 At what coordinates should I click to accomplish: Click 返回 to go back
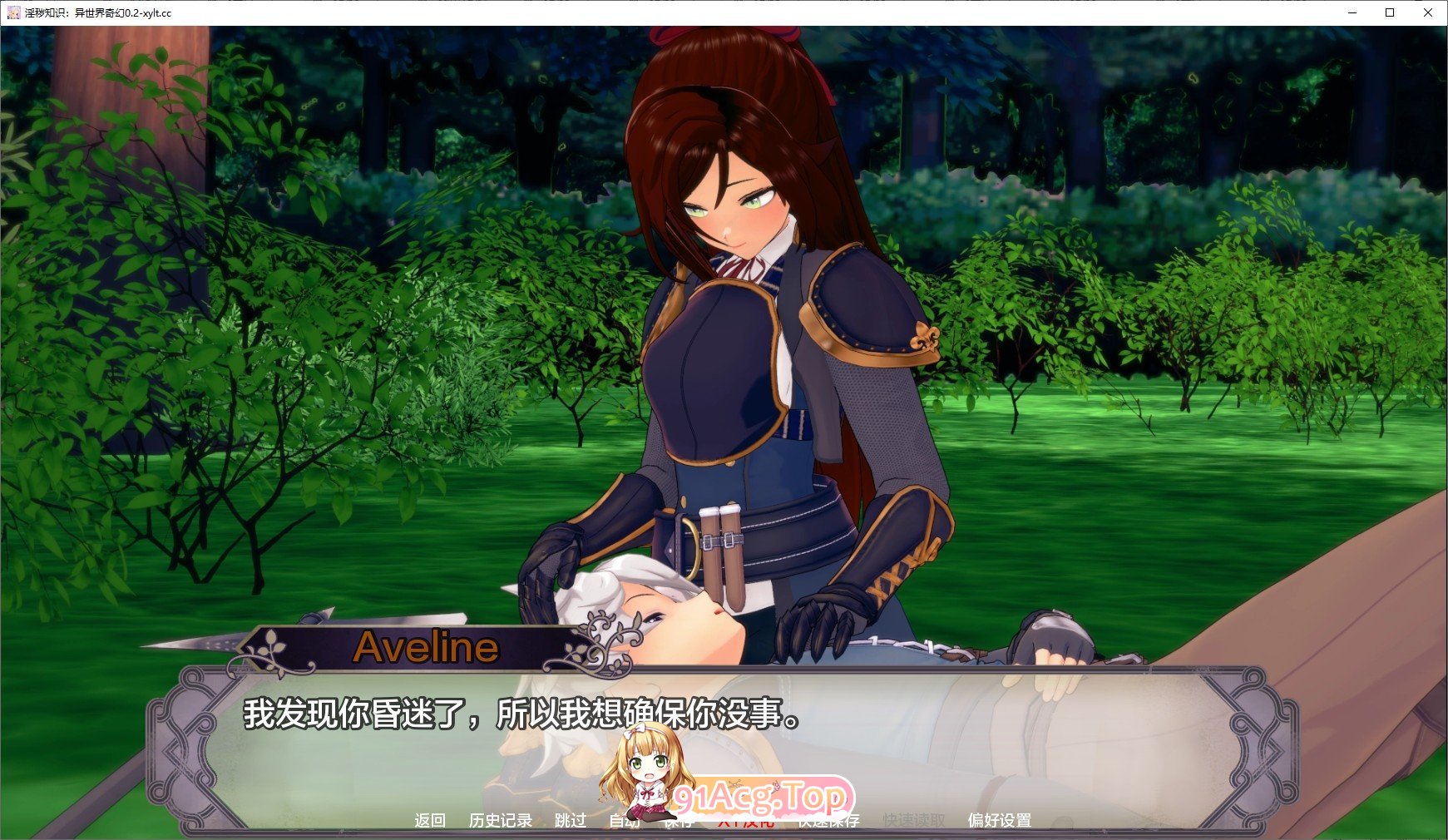pyautogui.click(x=430, y=821)
